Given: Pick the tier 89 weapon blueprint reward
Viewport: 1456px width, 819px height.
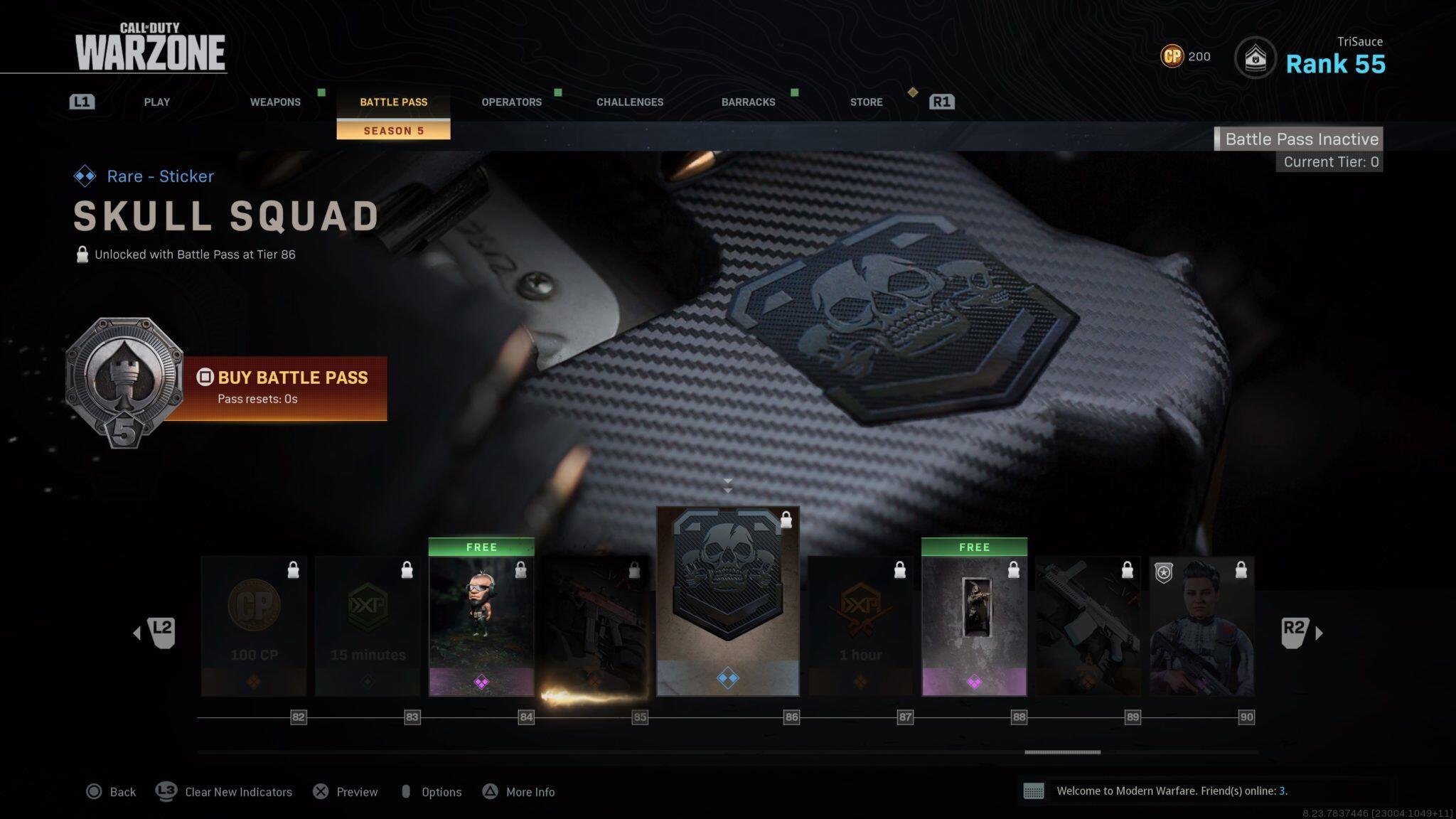Looking at the screenshot, I should point(1088,626).
